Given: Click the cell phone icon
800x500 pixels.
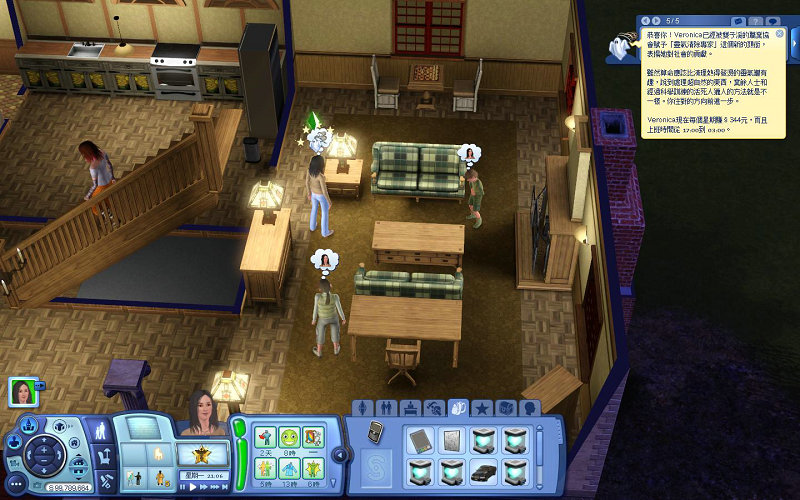Looking at the screenshot, I should [376, 432].
